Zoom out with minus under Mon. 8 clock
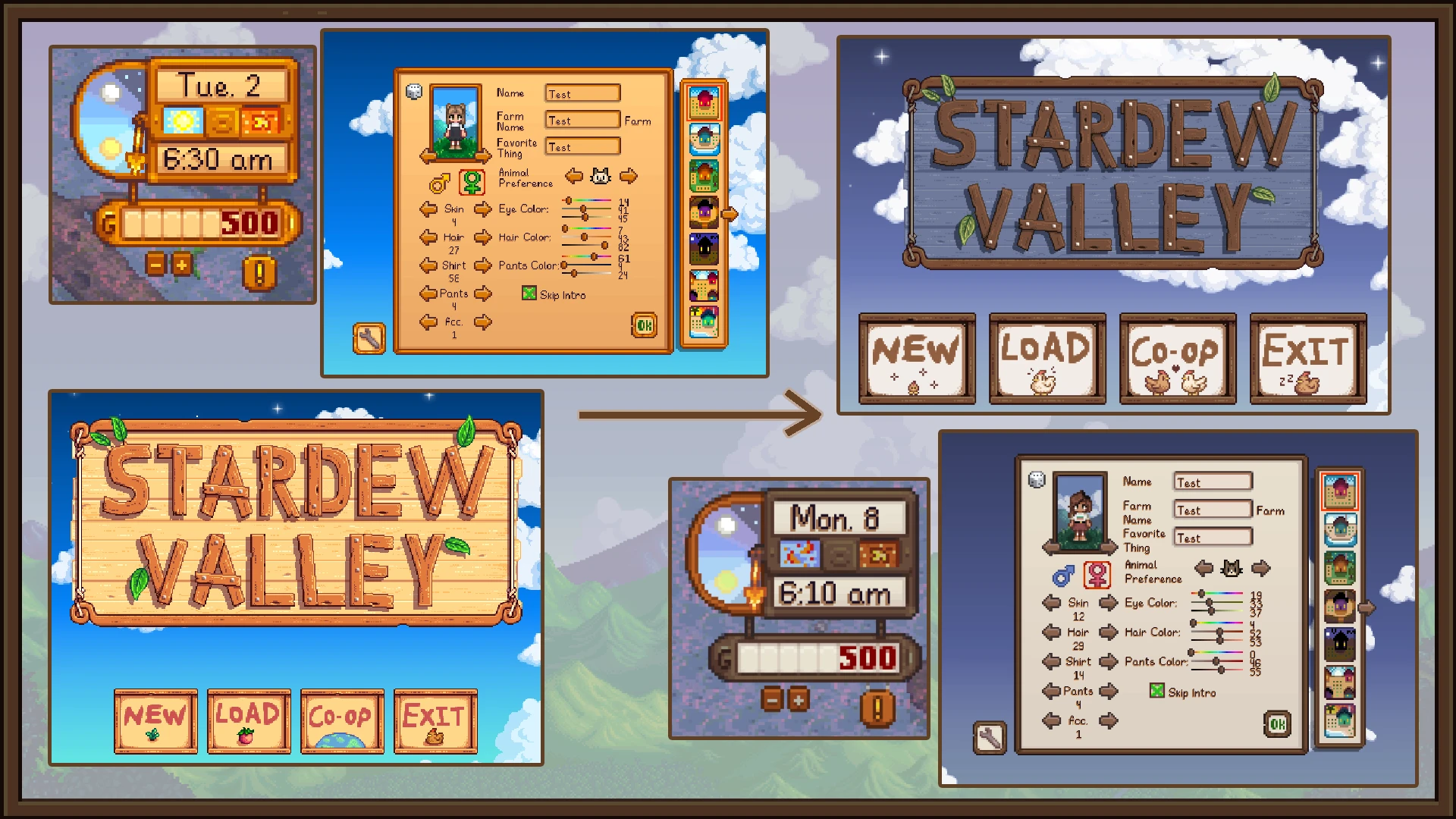This screenshot has width=1456, height=819. click(x=772, y=699)
